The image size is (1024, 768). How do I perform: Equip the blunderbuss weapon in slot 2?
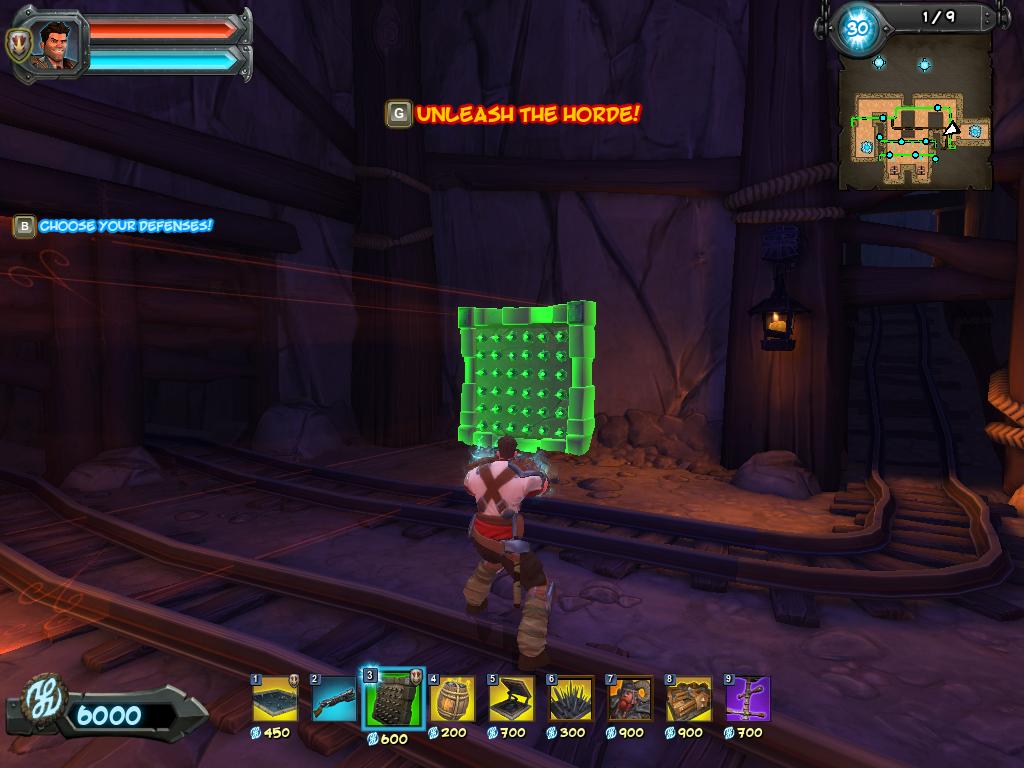click(x=334, y=699)
